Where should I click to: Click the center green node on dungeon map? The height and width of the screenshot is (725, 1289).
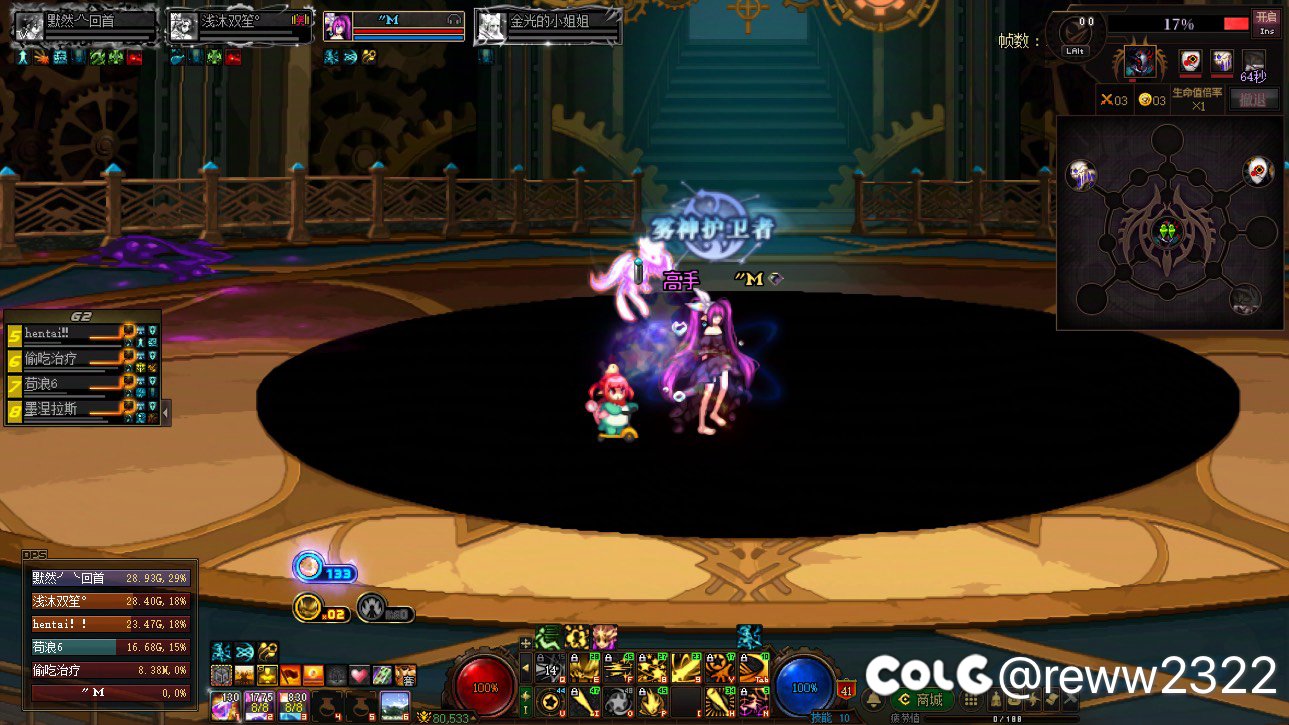(1166, 233)
